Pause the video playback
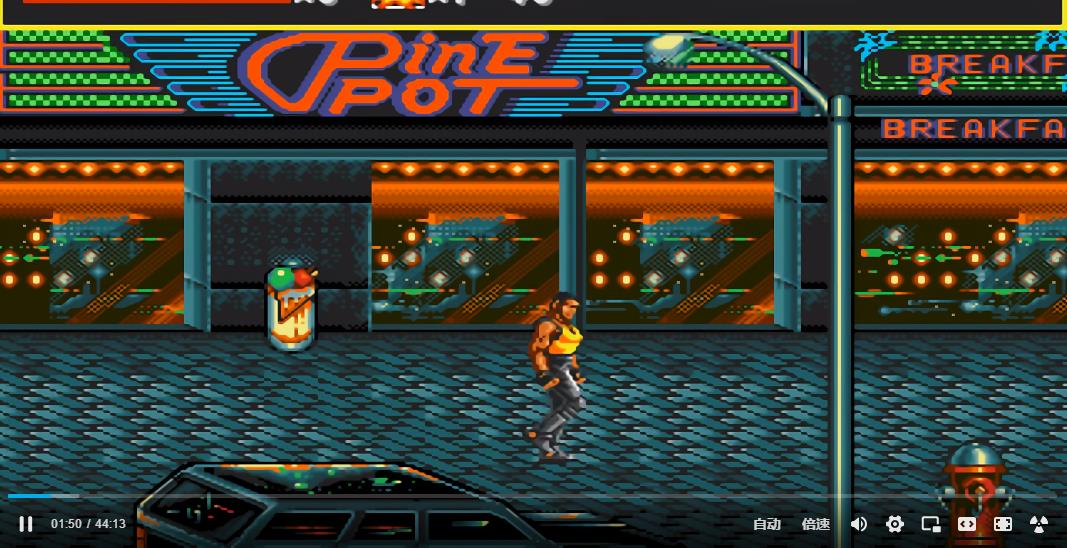The height and width of the screenshot is (548, 1067). click(x=26, y=524)
